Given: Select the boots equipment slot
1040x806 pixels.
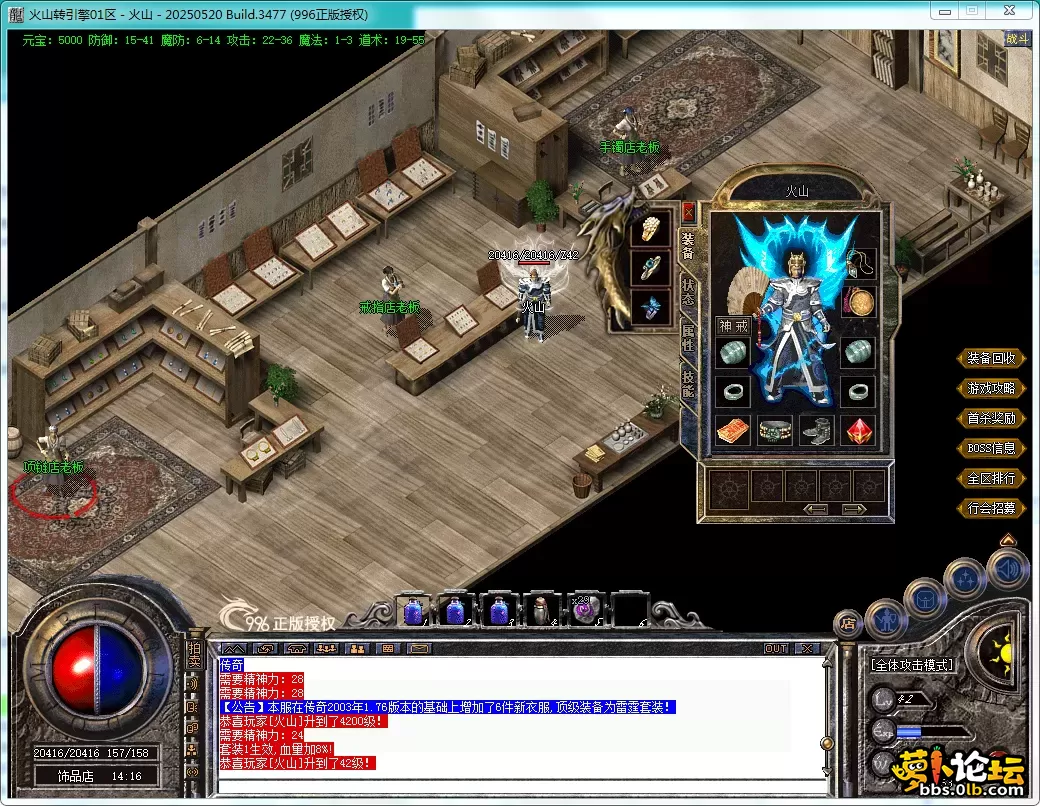Looking at the screenshot, I should click(816, 430).
